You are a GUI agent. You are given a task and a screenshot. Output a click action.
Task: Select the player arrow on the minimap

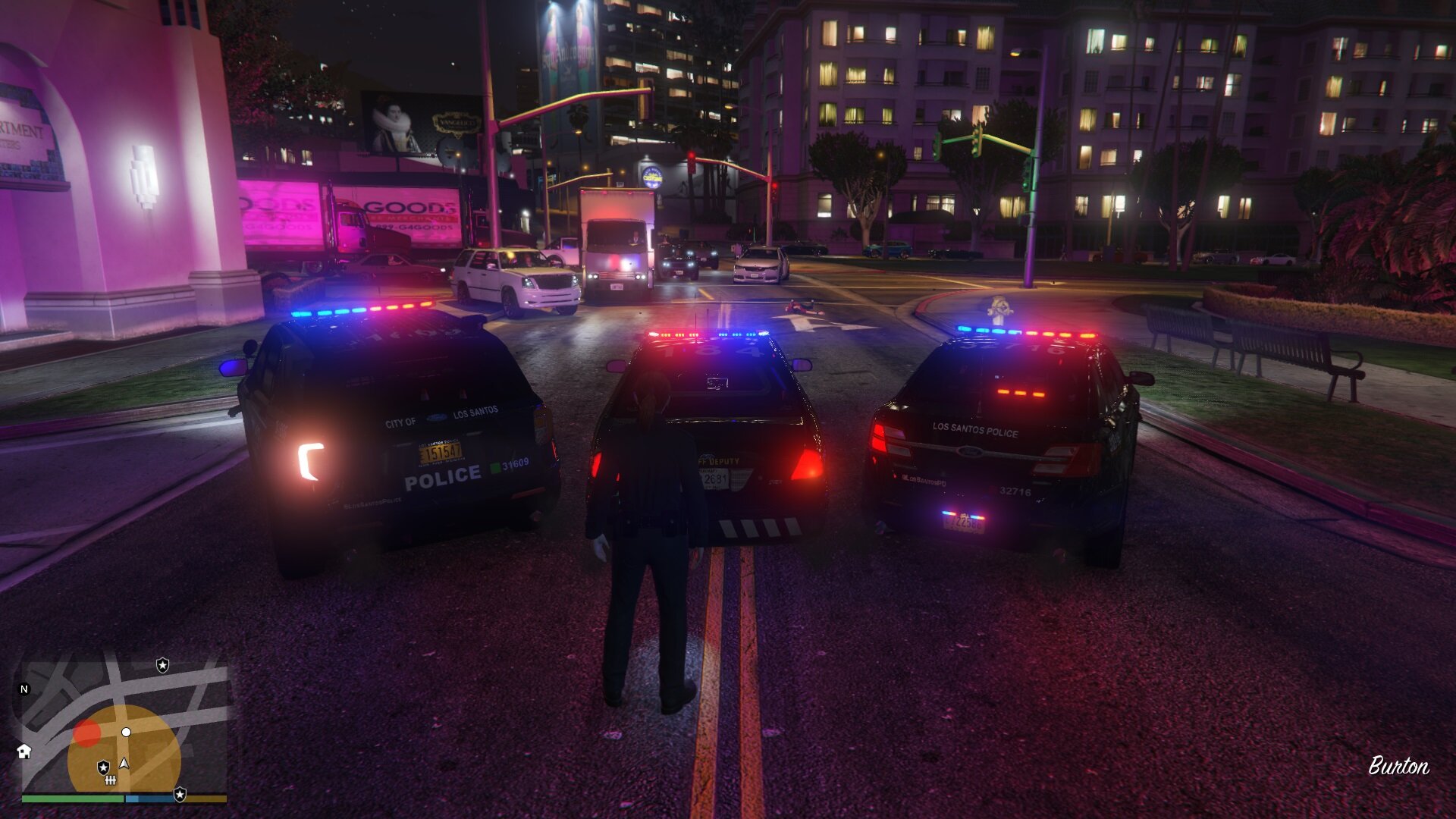[124, 764]
